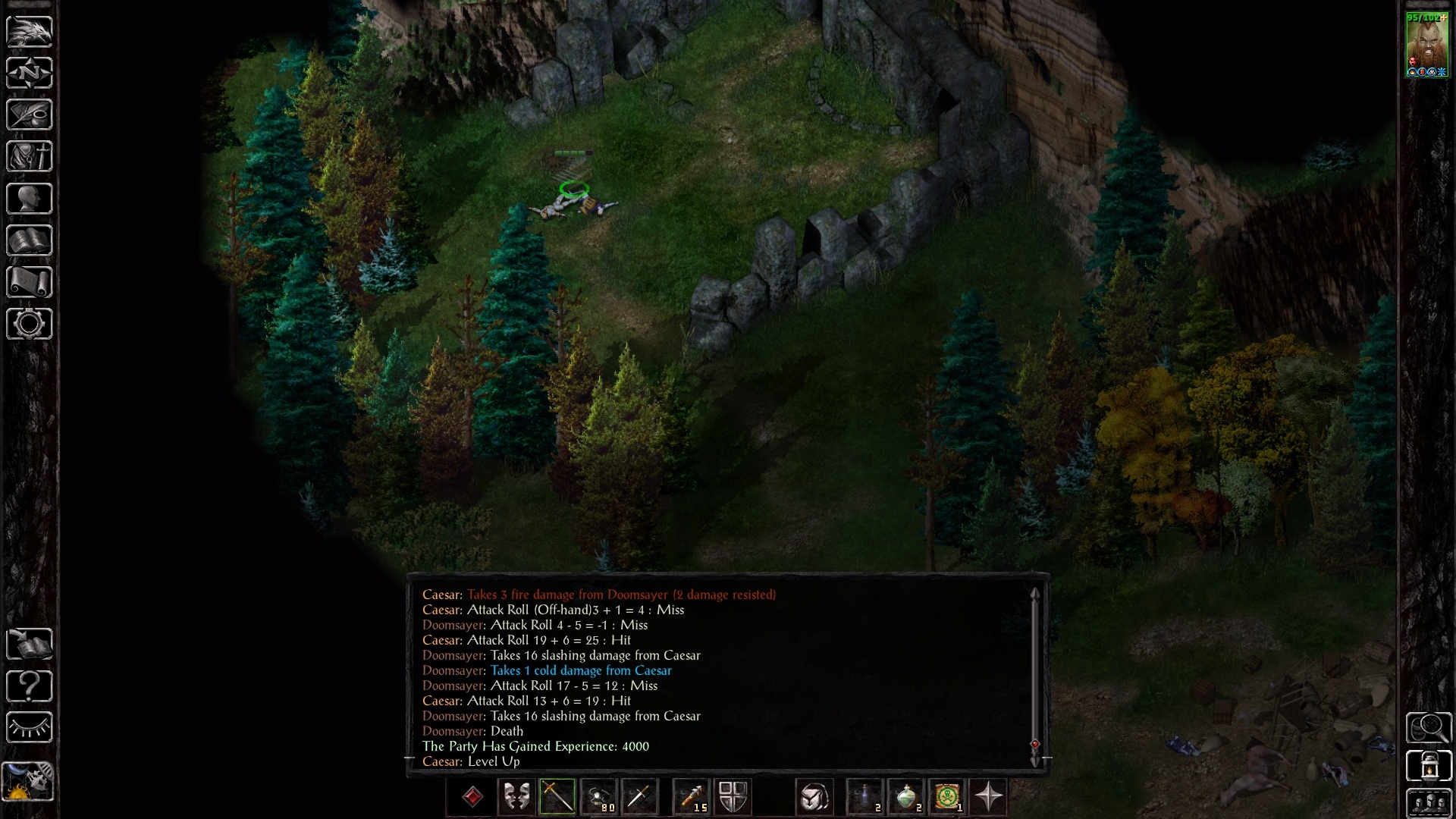Toggle the magnifying glass highlight button

pos(1429,728)
